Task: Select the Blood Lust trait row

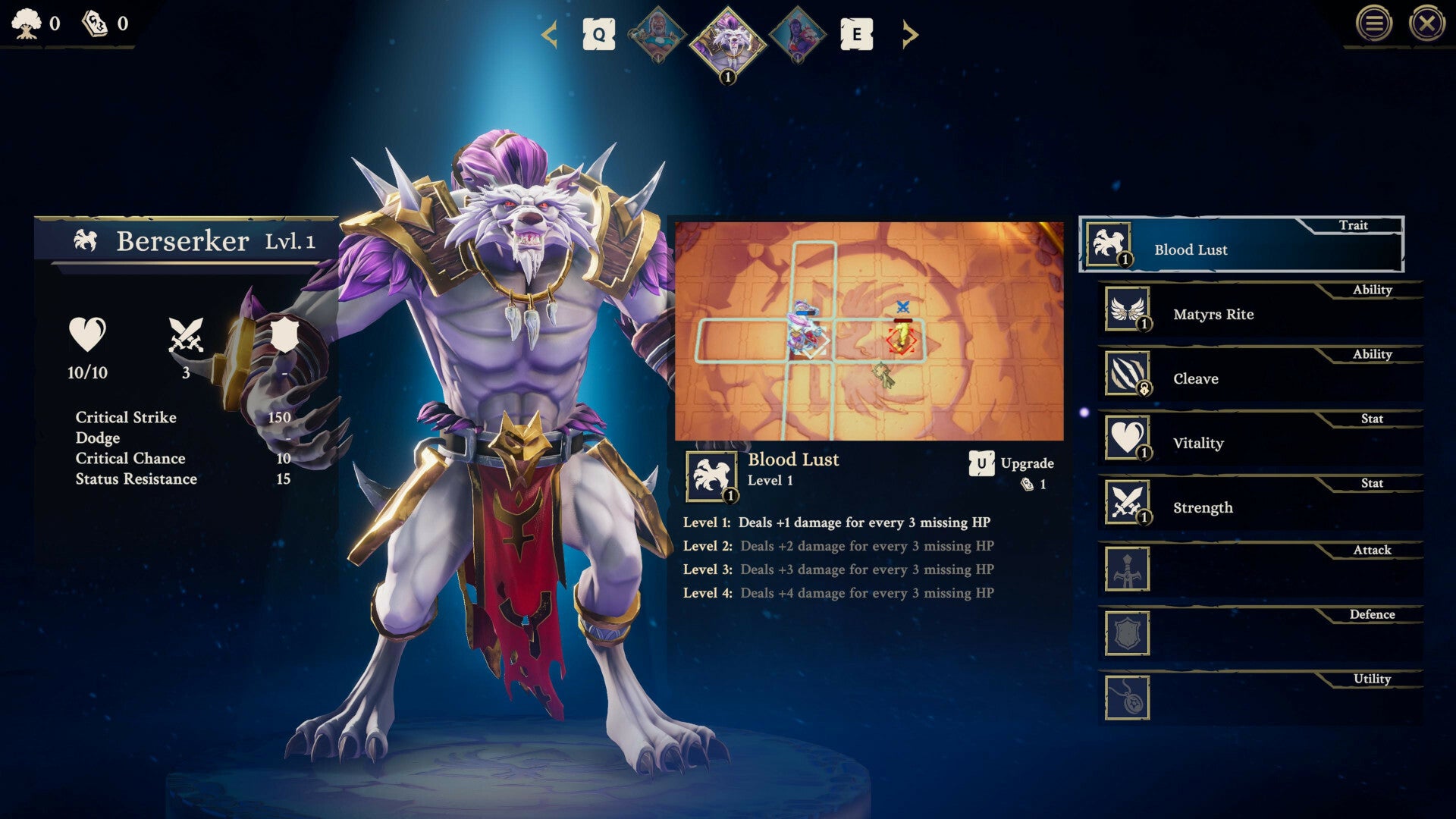Action: pyautogui.click(x=1241, y=245)
